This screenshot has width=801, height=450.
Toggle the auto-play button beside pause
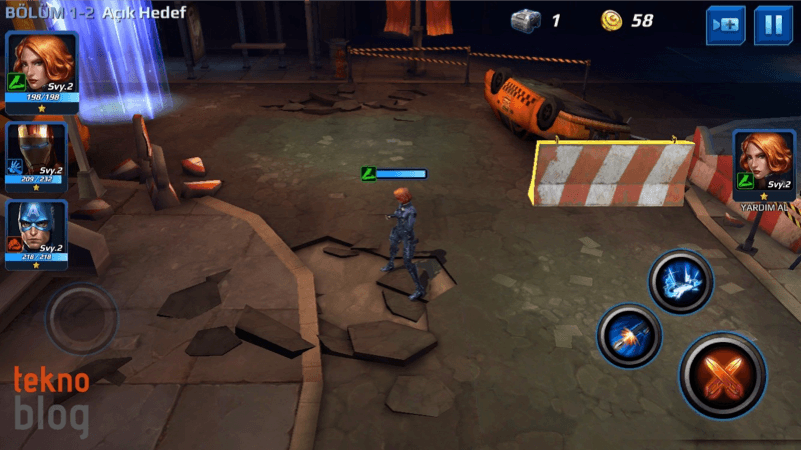[x=726, y=25]
